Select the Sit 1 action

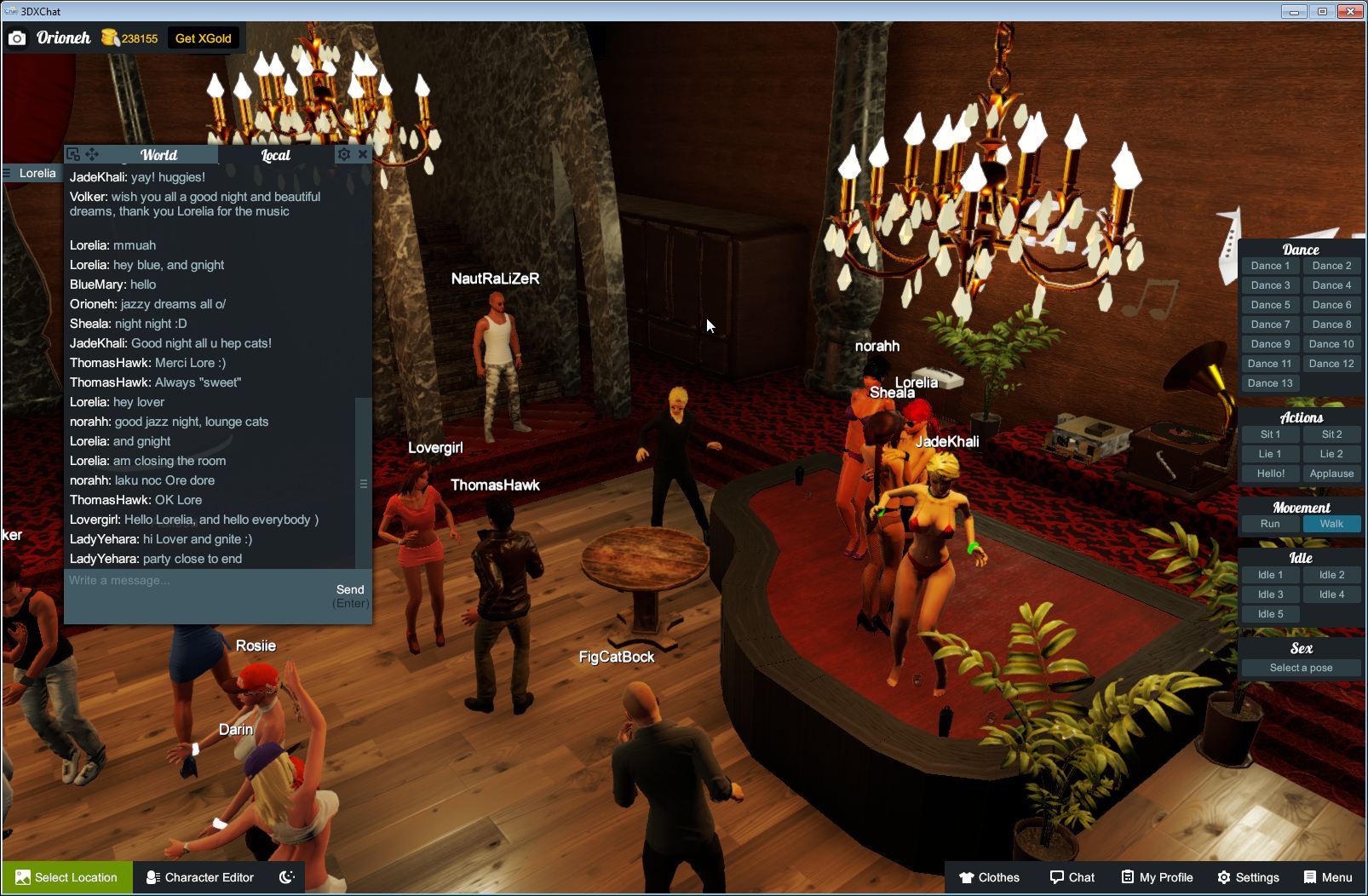point(1270,434)
